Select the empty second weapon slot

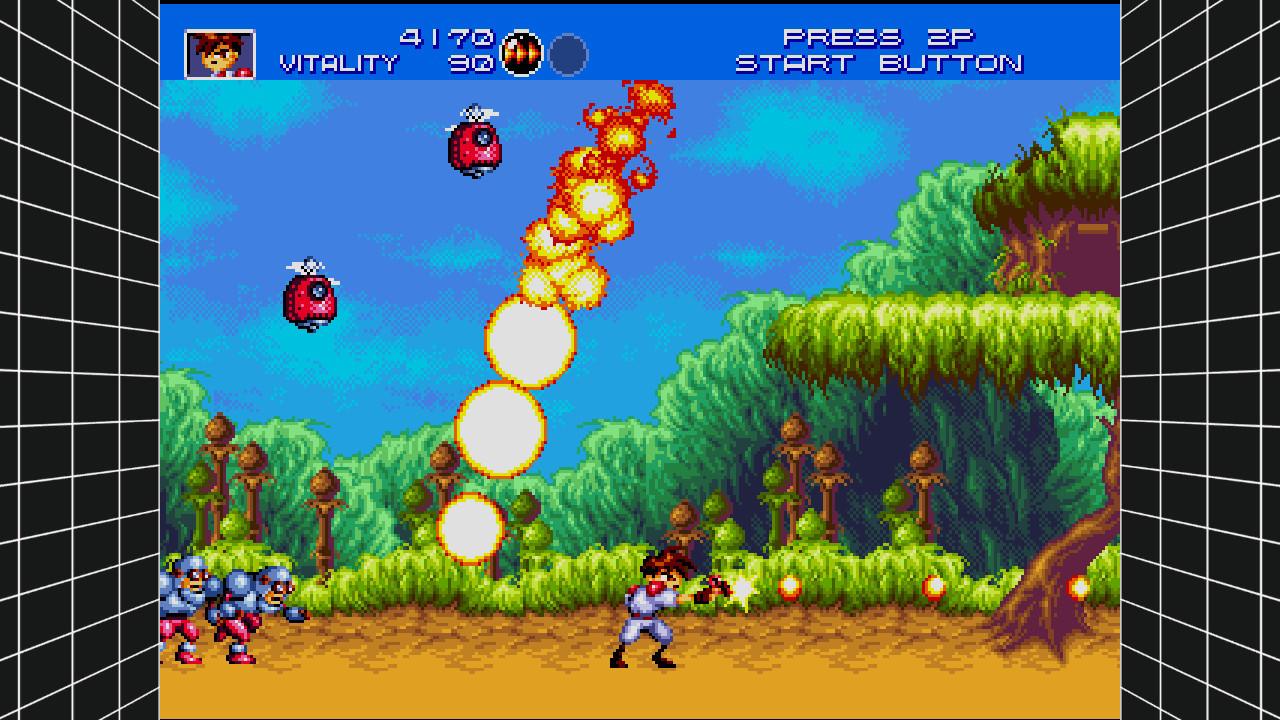tap(568, 54)
